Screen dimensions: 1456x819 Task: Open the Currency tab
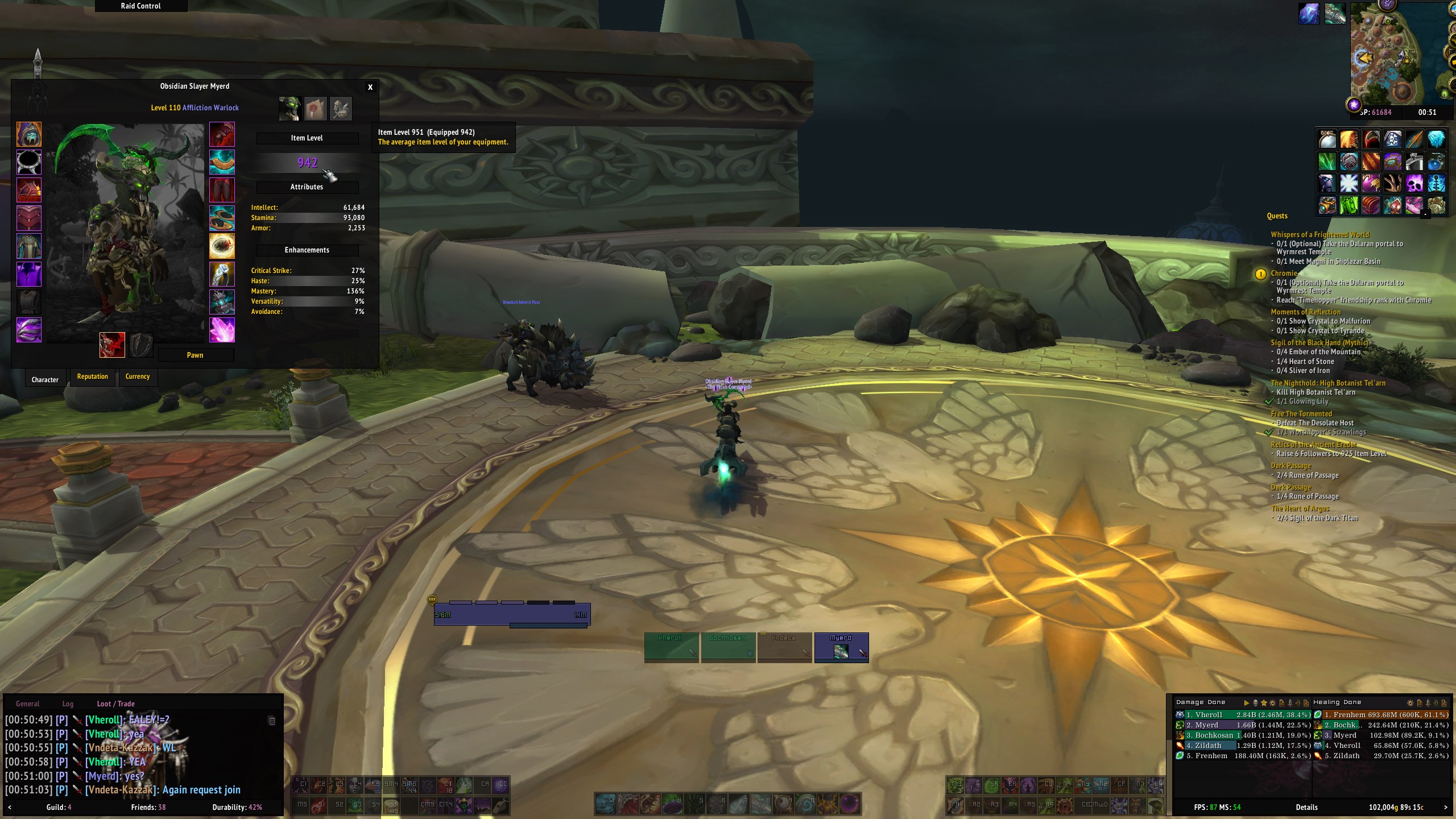(138, 377)
